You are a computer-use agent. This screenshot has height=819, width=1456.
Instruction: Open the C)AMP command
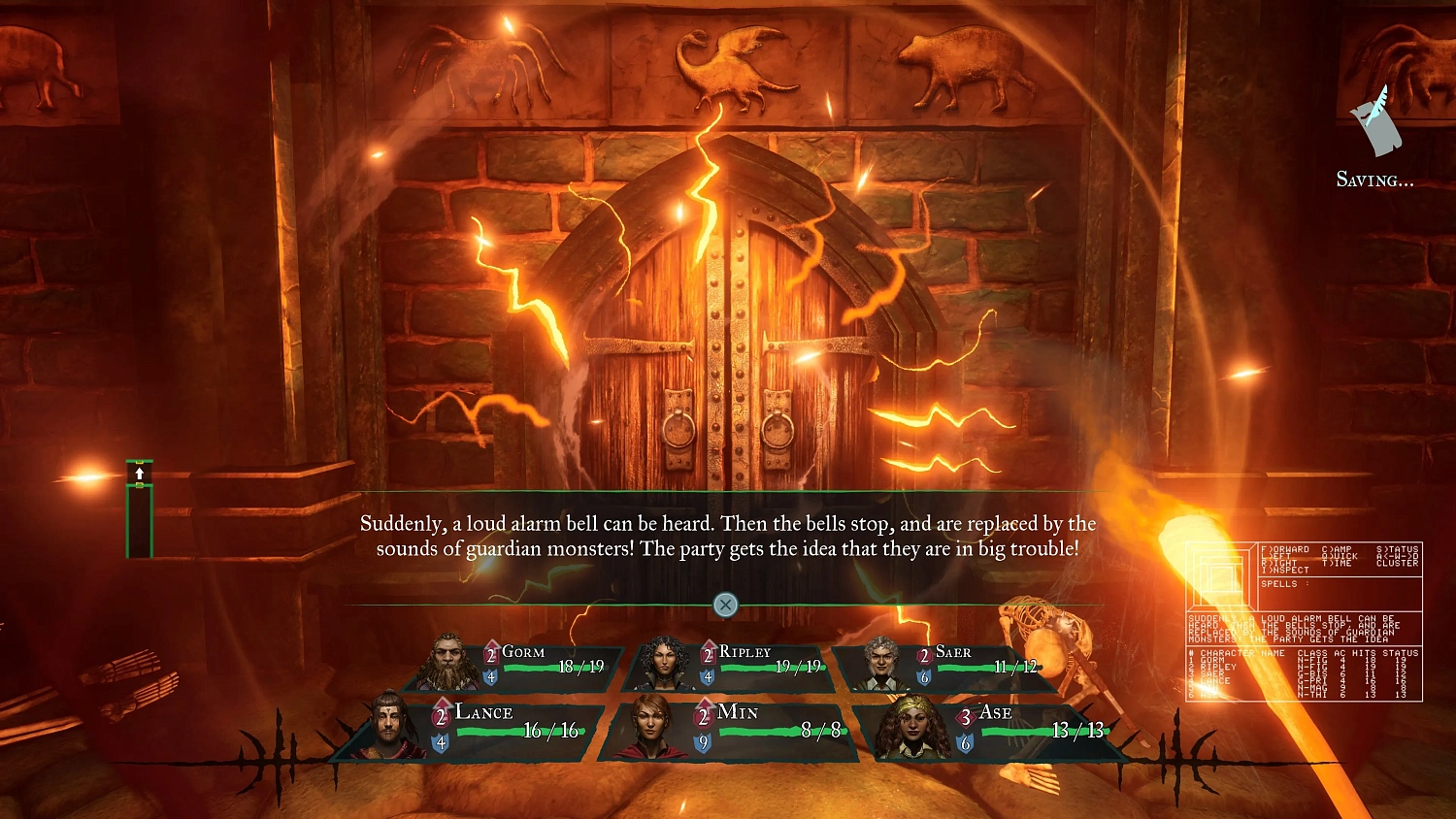[1337, 549]
